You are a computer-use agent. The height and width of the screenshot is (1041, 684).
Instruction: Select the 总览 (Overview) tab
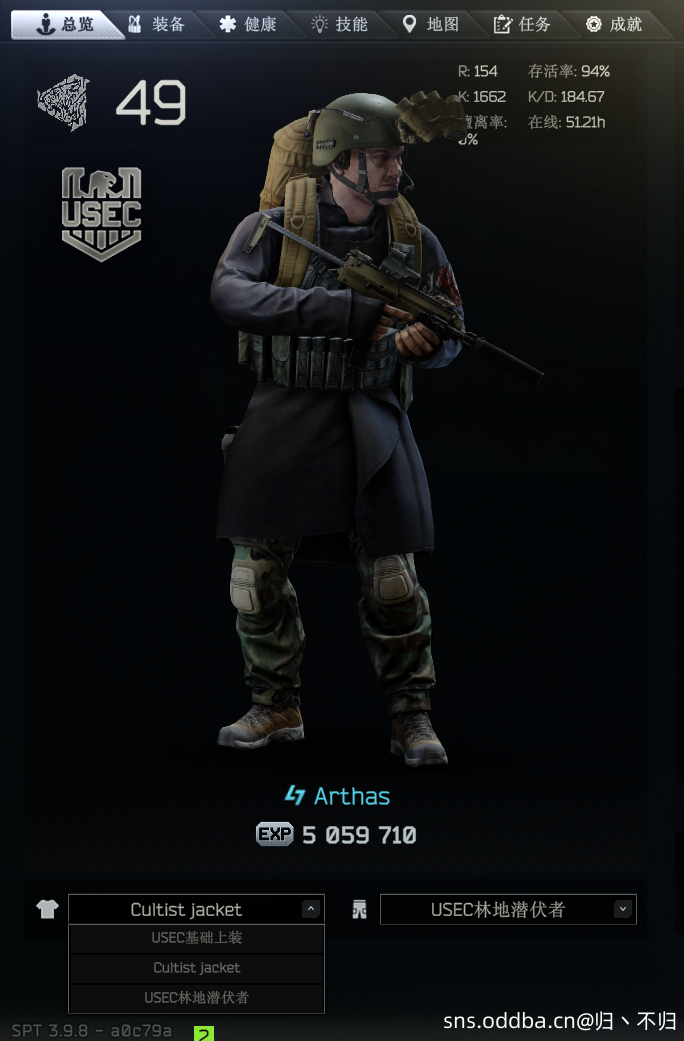pyautogui.click(x=66, y=24)
